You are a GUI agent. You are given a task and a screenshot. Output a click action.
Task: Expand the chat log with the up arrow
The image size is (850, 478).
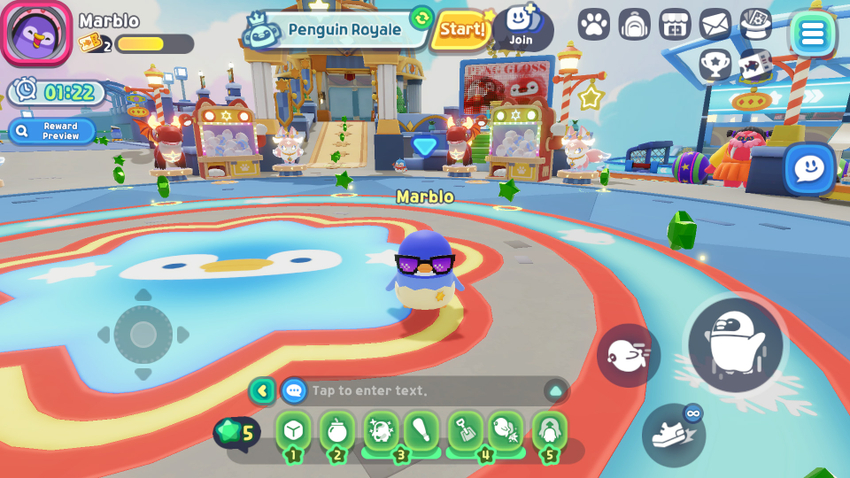[x=555, y=390]
